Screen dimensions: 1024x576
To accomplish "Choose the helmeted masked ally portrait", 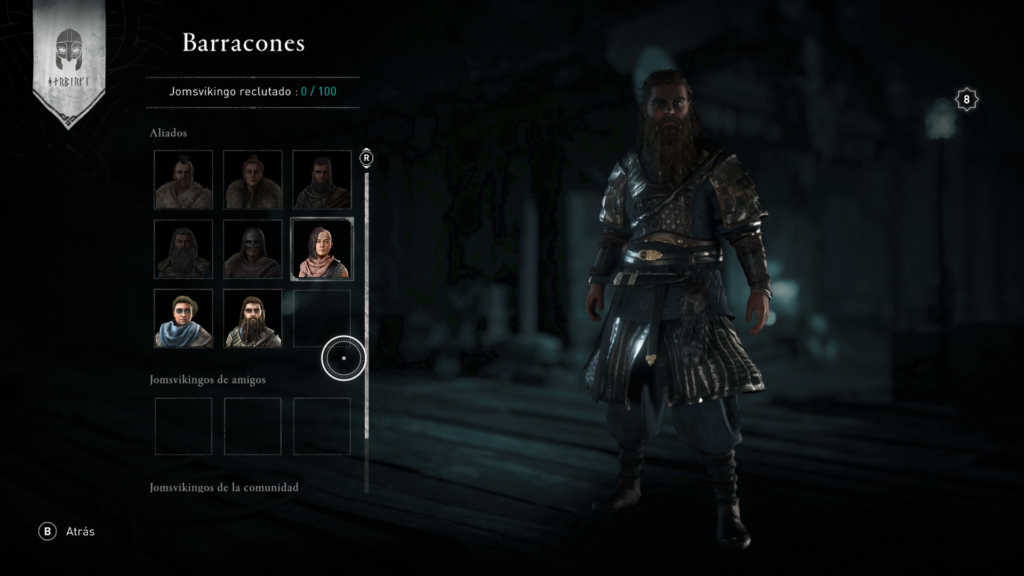I will 252,249.
